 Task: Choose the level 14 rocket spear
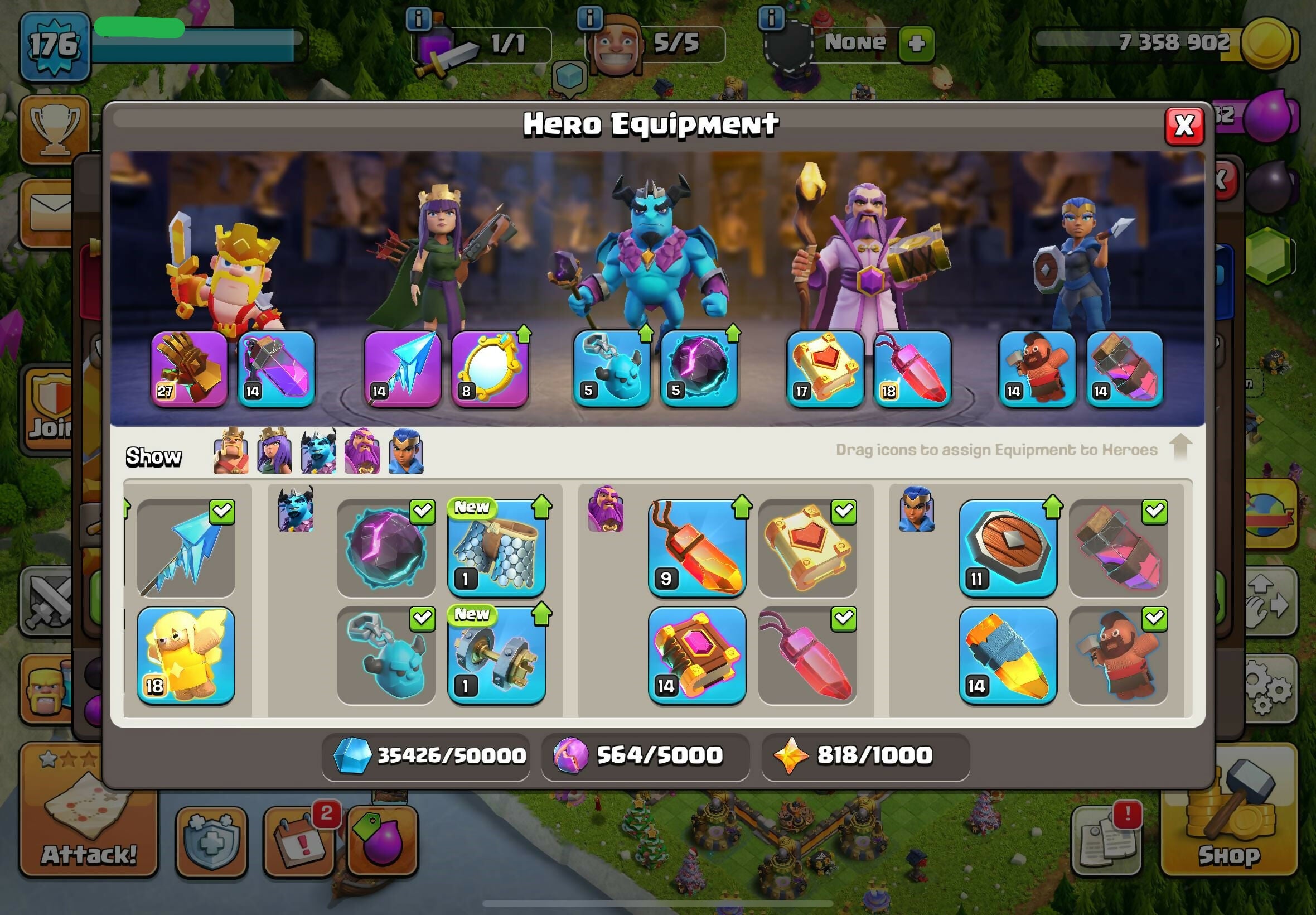(x=1008, y=656)
